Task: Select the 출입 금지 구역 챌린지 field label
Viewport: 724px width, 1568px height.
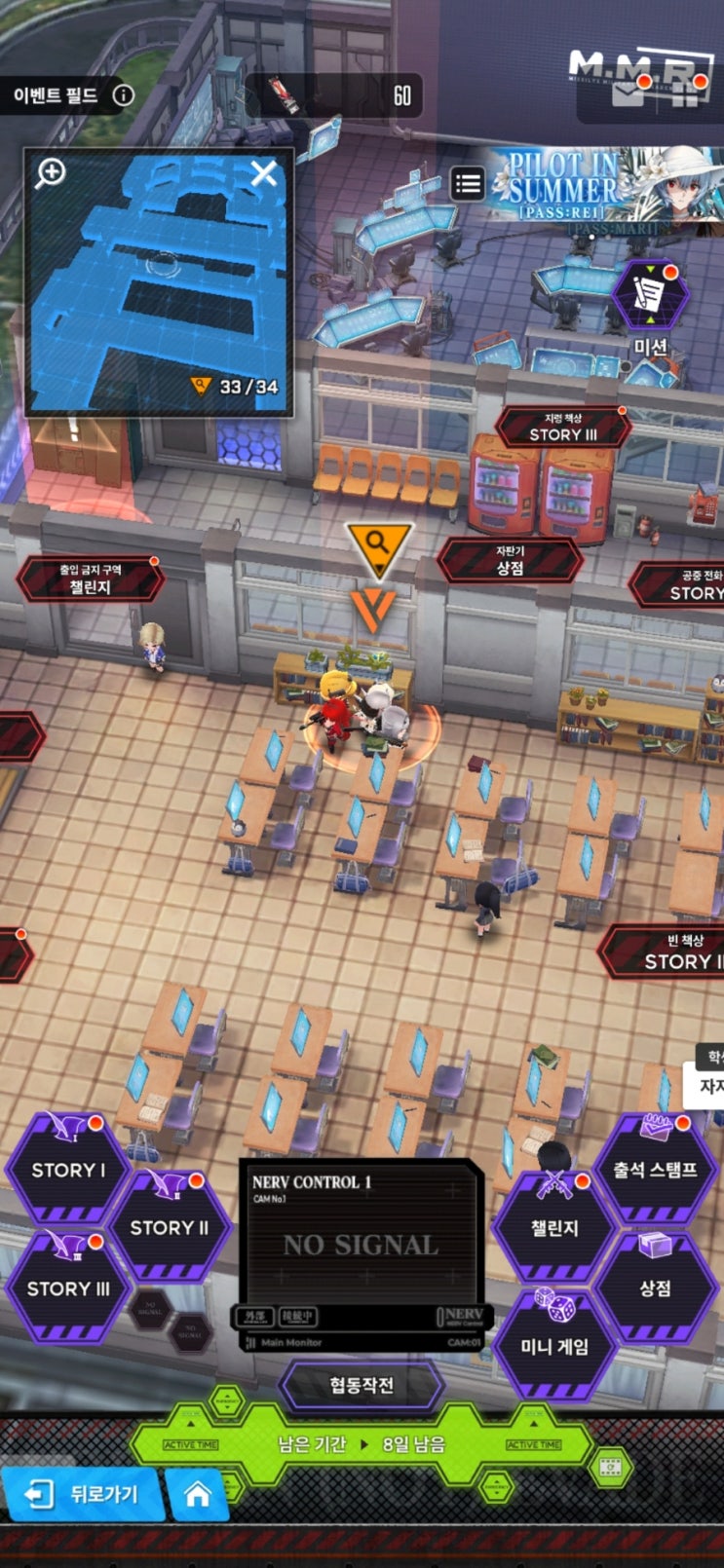Action: tap(90, 579)
